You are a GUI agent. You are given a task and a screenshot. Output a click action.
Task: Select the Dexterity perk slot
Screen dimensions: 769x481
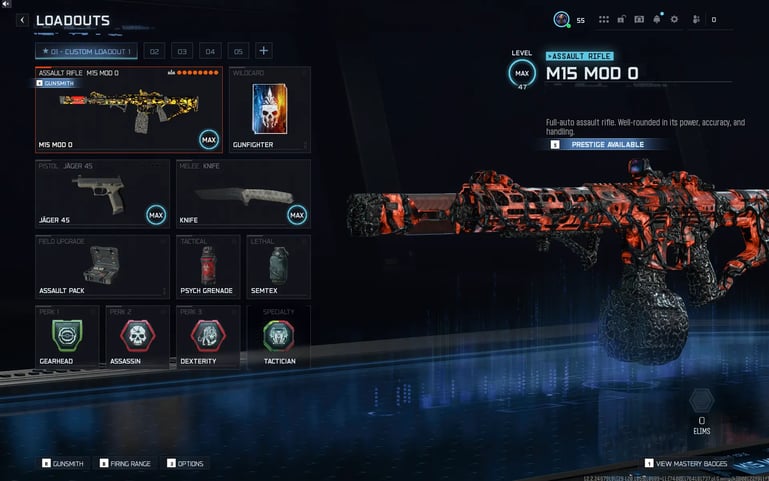click(207, 336)
